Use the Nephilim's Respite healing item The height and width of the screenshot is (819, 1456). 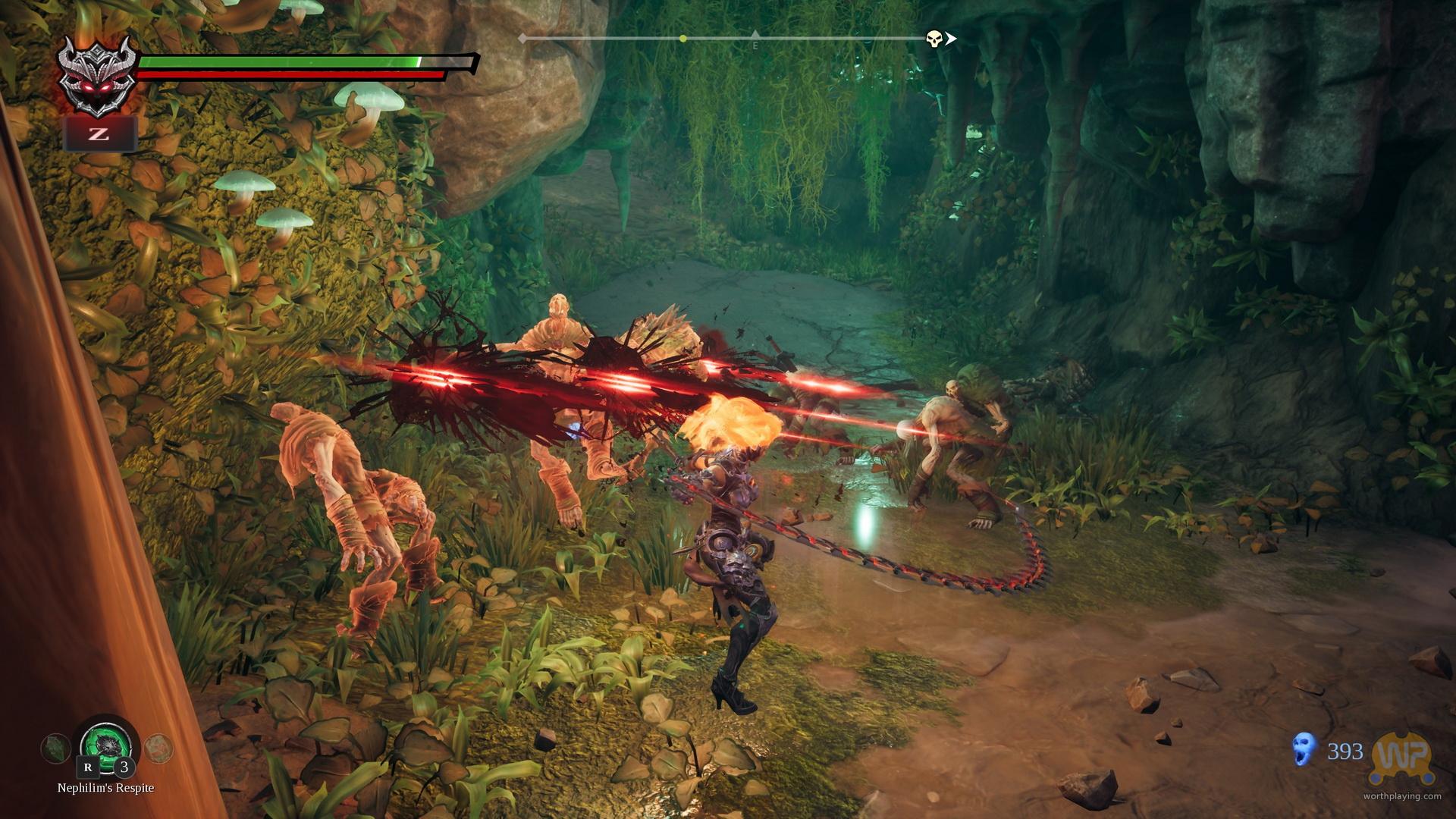pos(105,745)
